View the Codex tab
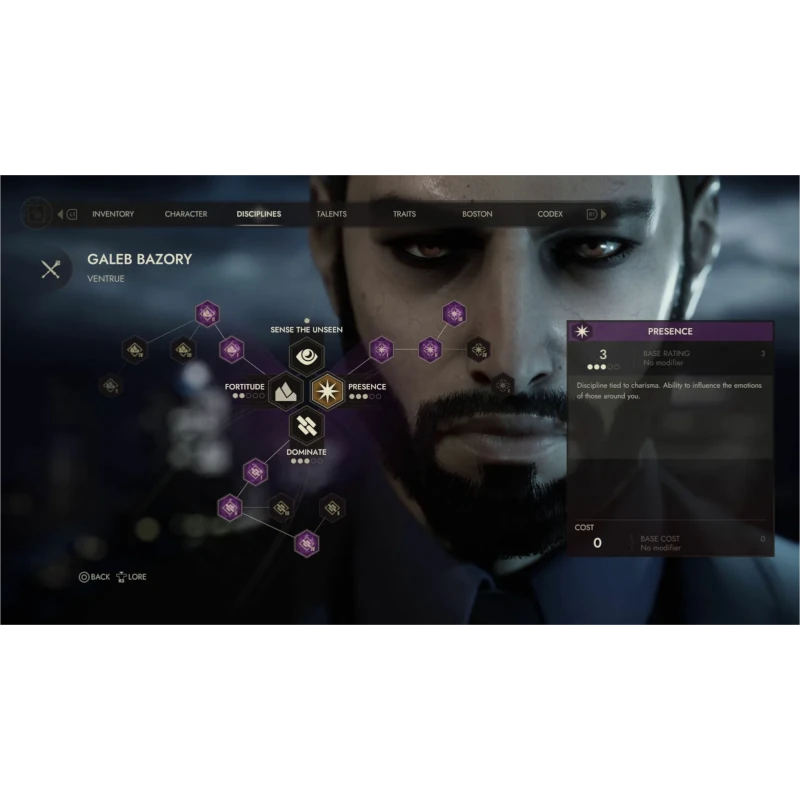The height and width of the screenshot is (800, 800). click(550, 214)
